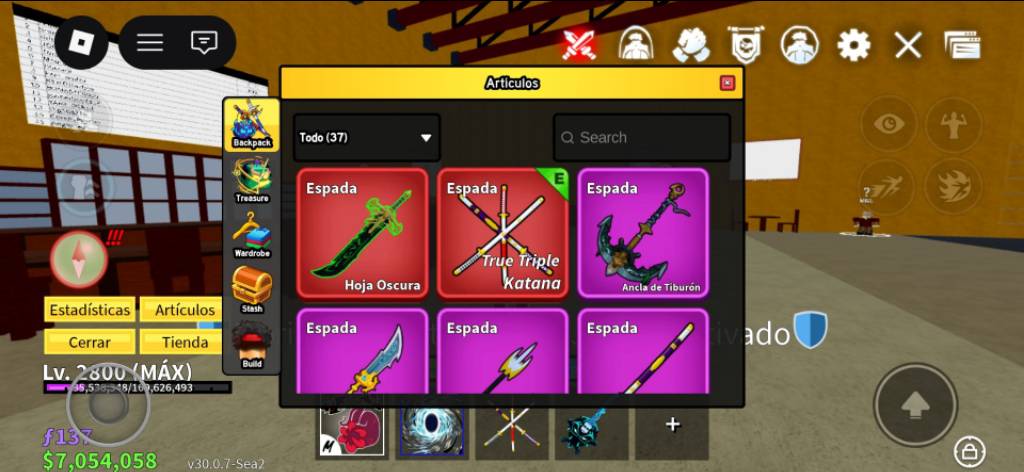This screenshot has height=472, width=1024.
Task: Open the Estadísticas panel
Action: (x=88, y=310)
